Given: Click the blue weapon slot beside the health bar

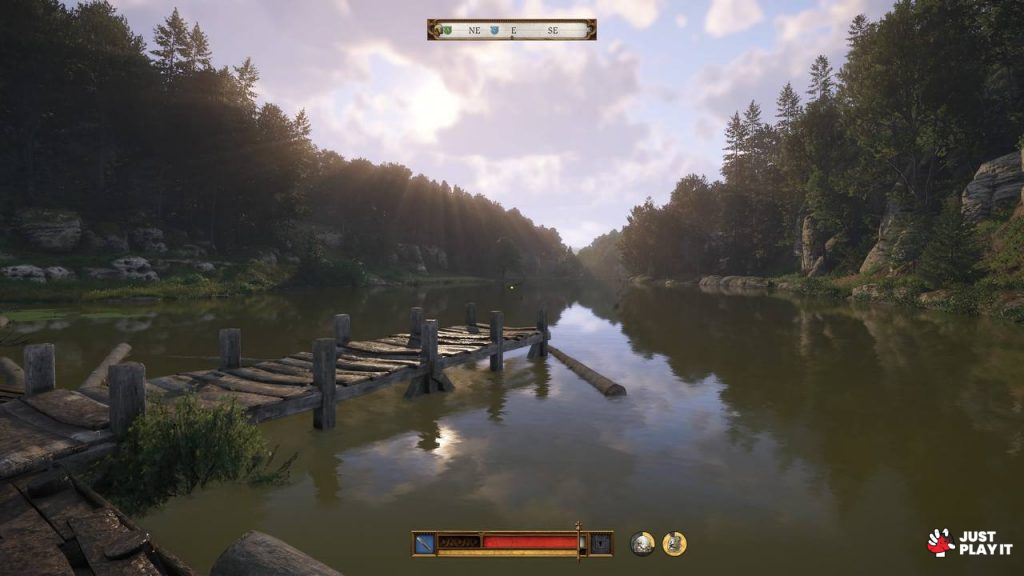Looking at the screenshot, I should [x=425, y=543].
